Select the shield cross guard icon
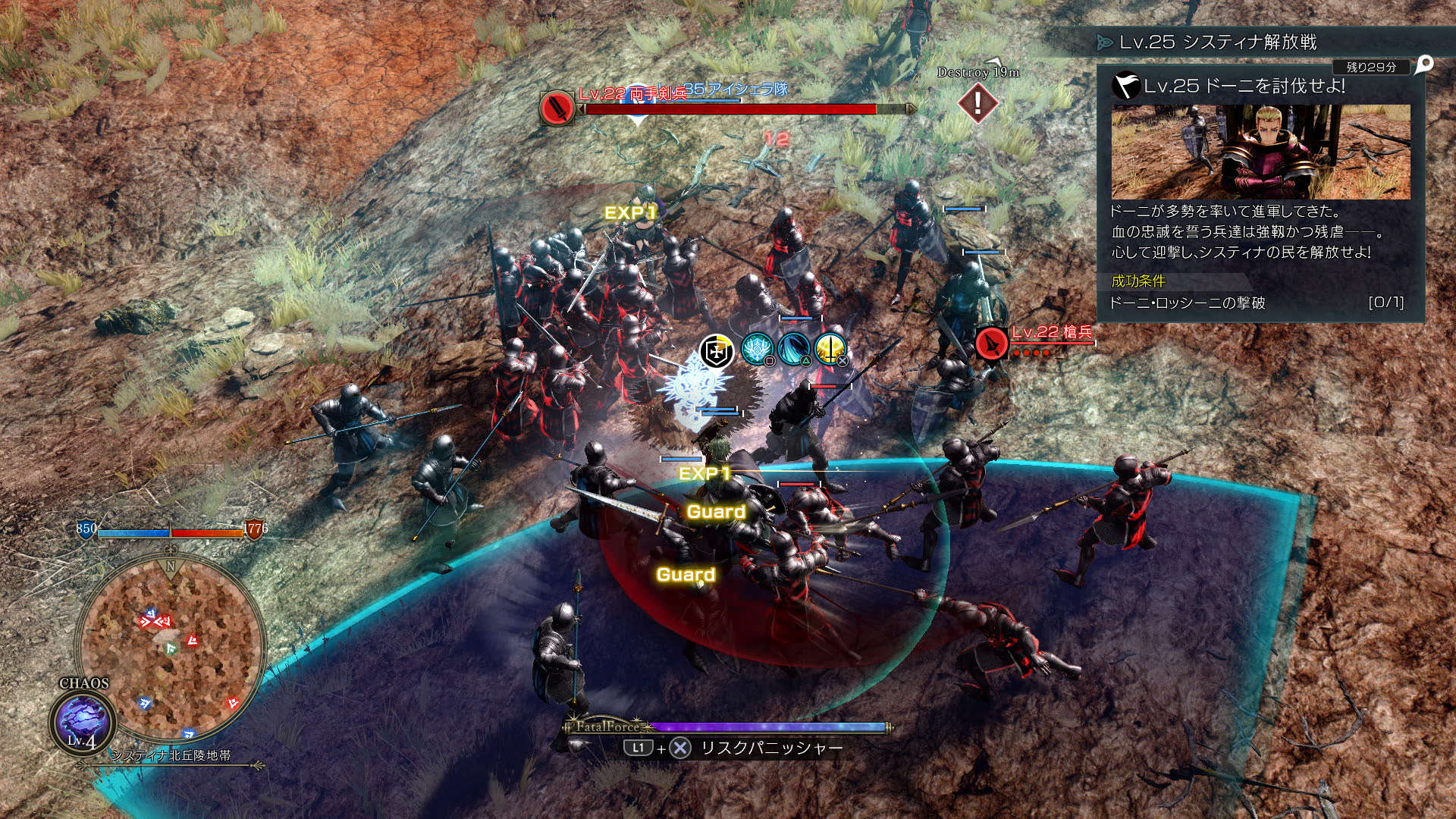 coord(716,351)
